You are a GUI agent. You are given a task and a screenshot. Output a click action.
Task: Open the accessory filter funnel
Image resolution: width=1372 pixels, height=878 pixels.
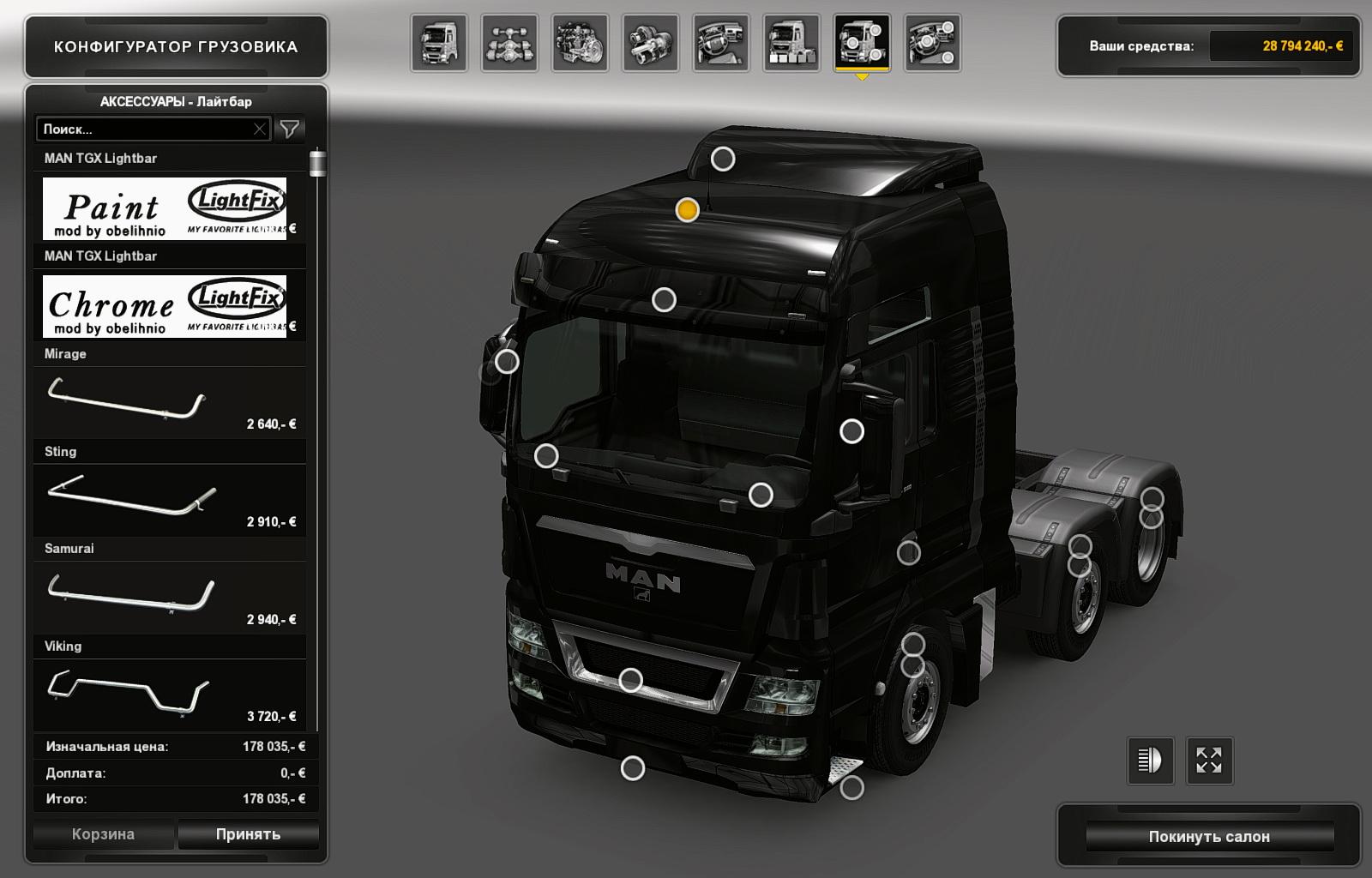tap(290, 129)
